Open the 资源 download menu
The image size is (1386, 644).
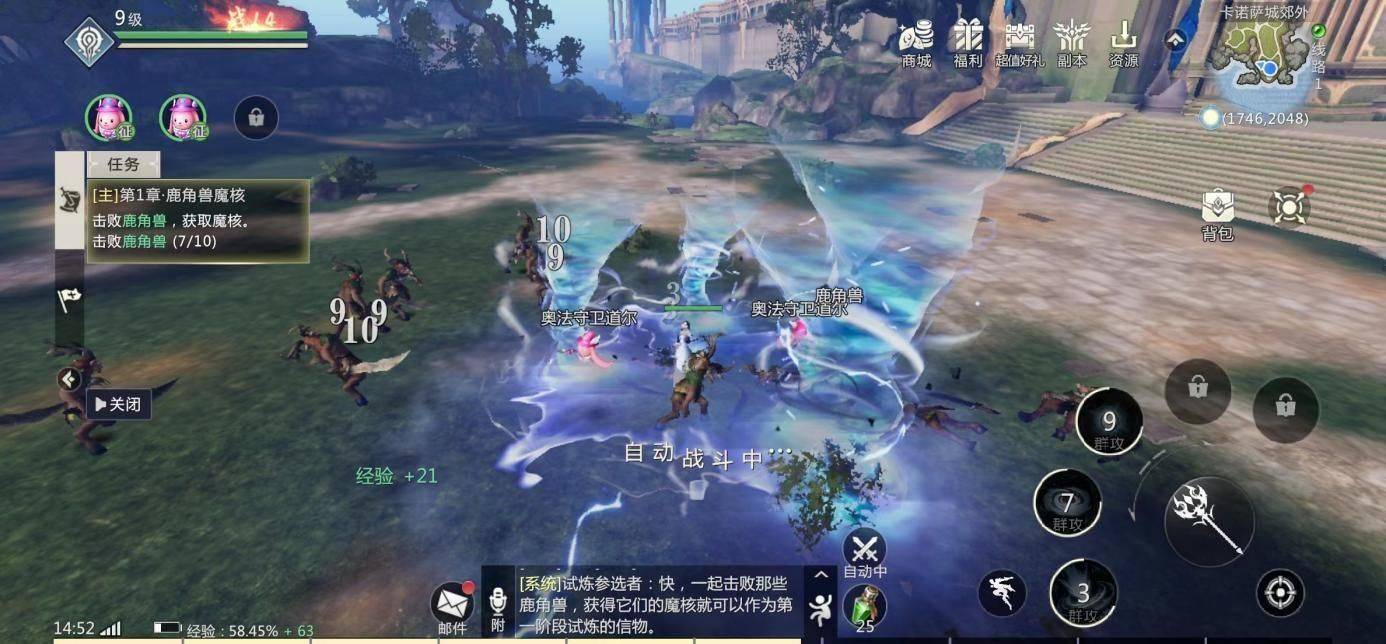click(x=1123, y=43)
